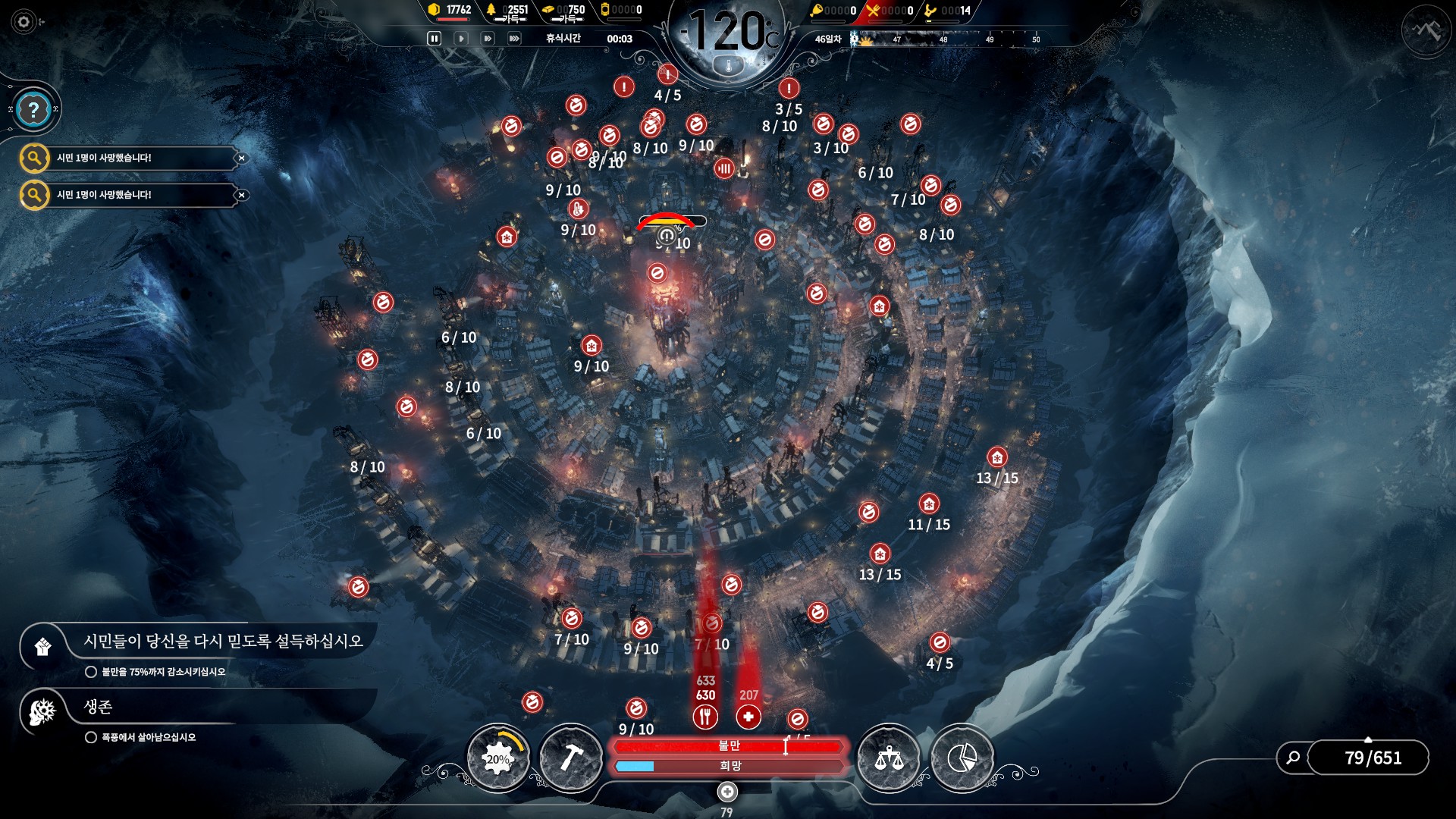Open the Frostland map icon
Screen dimensions: 1456x819
(1426, 30)
